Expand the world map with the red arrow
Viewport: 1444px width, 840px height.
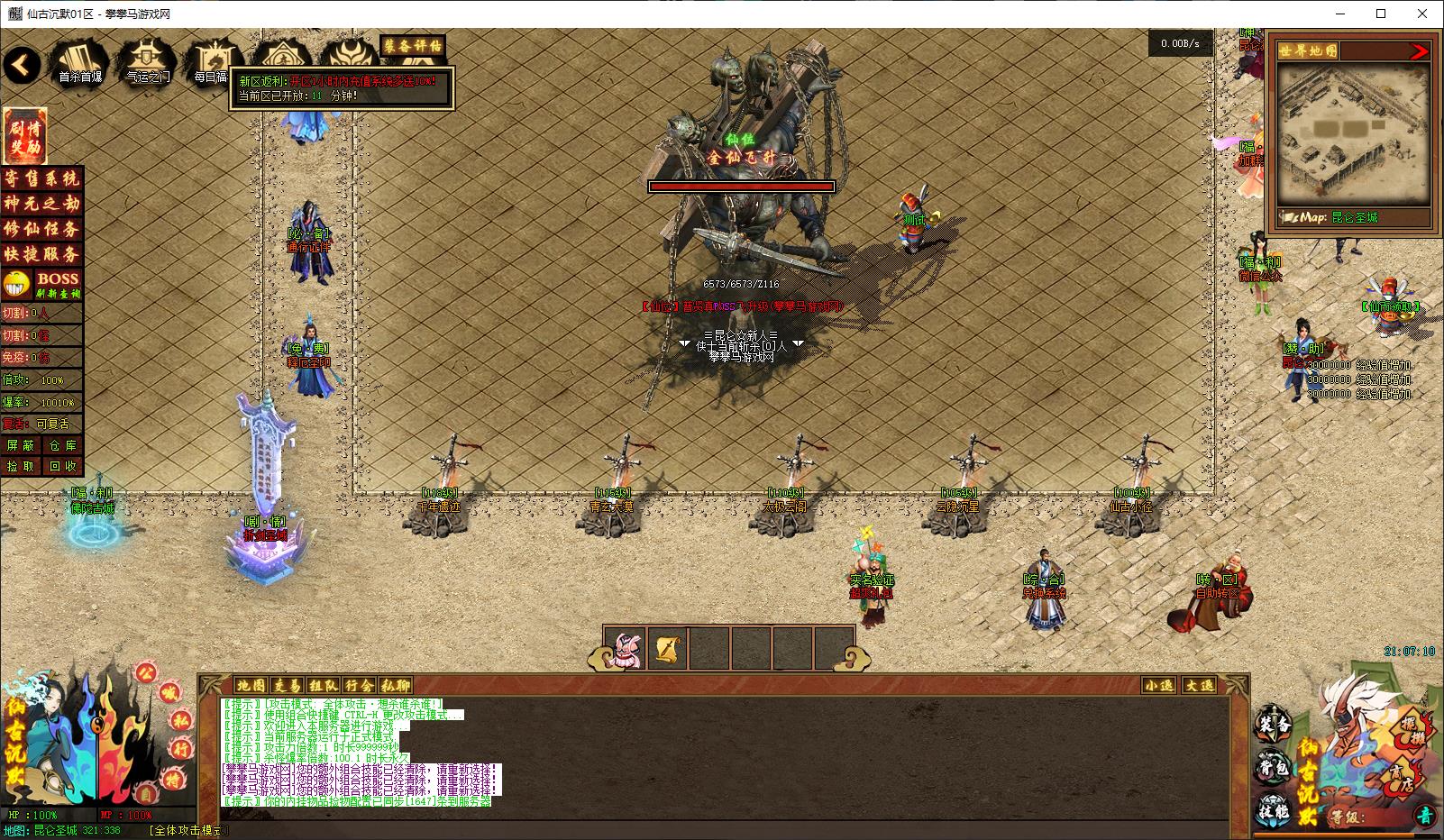1419,51
